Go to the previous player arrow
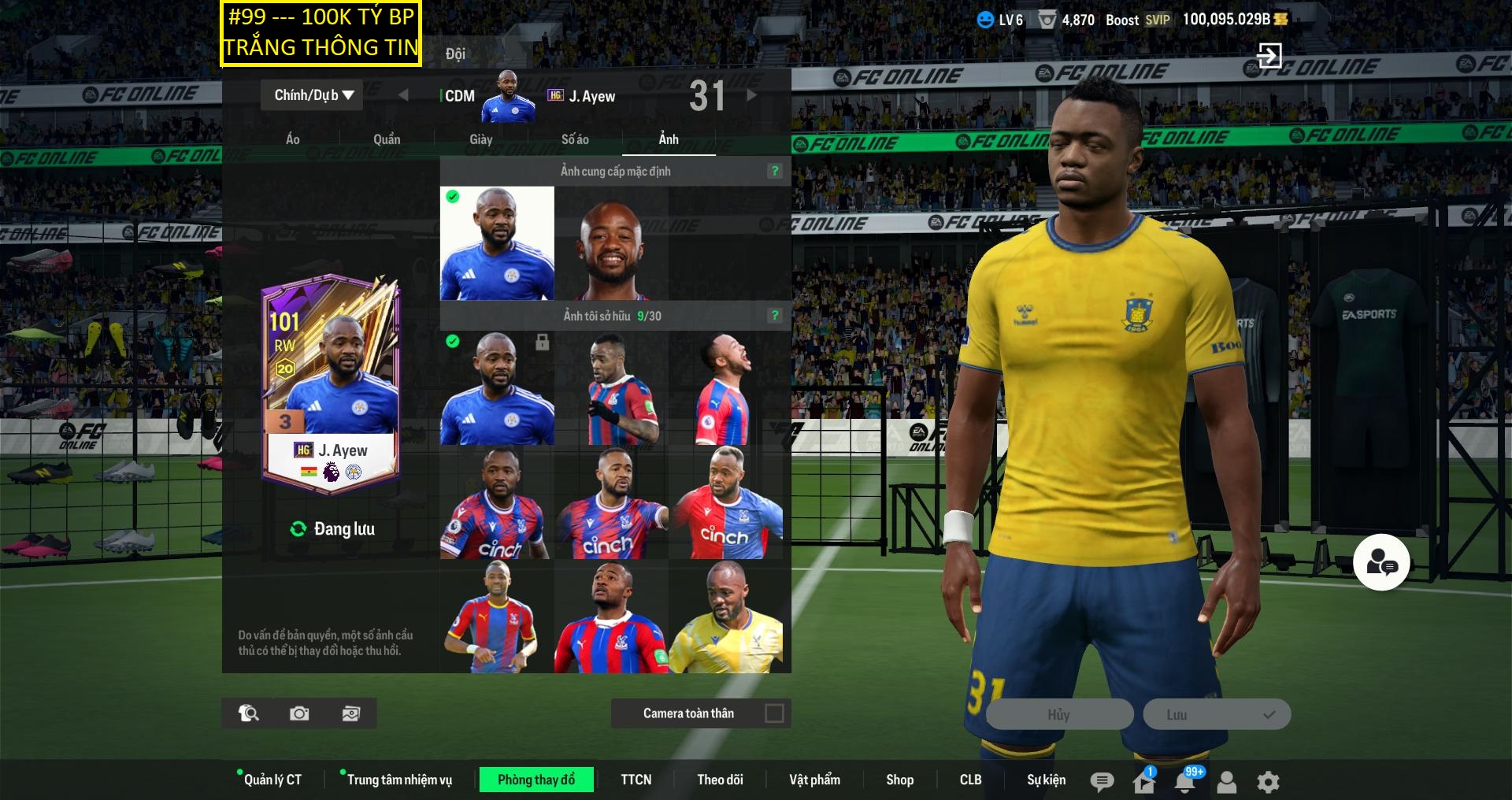 pos(403,95)
